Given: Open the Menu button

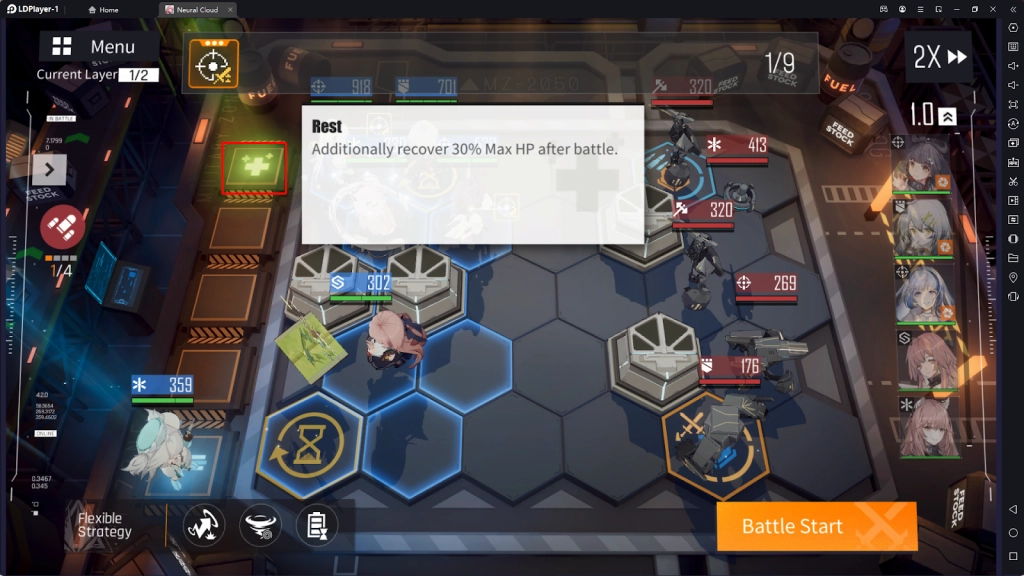Looking at the screenshot, I should pyautogui.click(x=97, y=47).
